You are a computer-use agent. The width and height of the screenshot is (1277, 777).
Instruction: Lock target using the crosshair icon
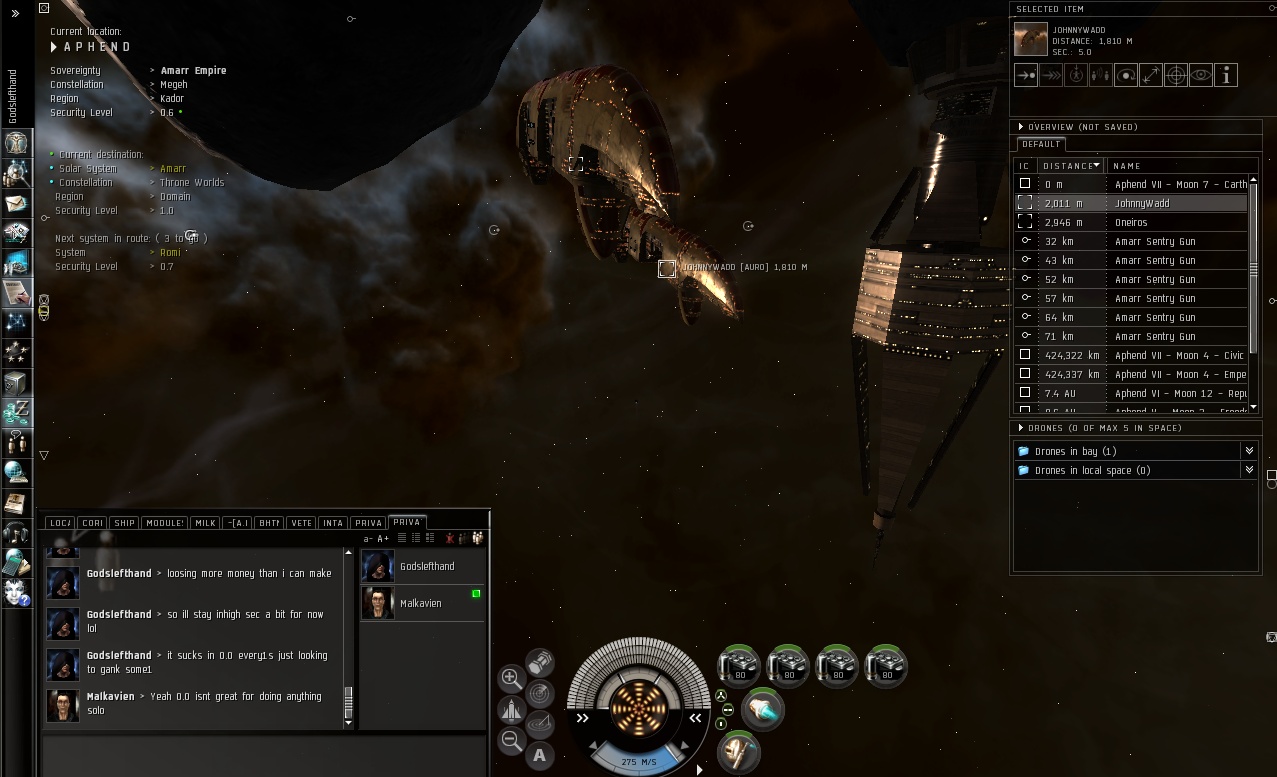(x=1176, y=75)
